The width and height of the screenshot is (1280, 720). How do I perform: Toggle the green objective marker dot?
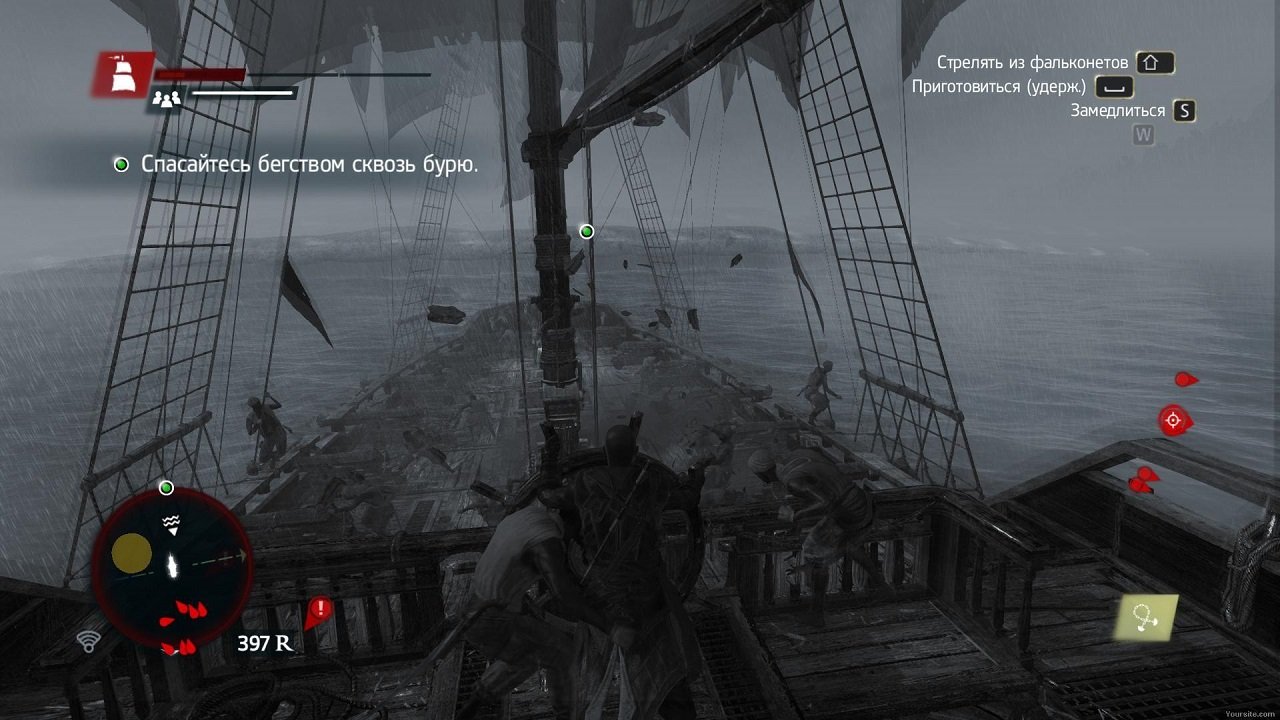pyautogui.click(x=586, y=231)
